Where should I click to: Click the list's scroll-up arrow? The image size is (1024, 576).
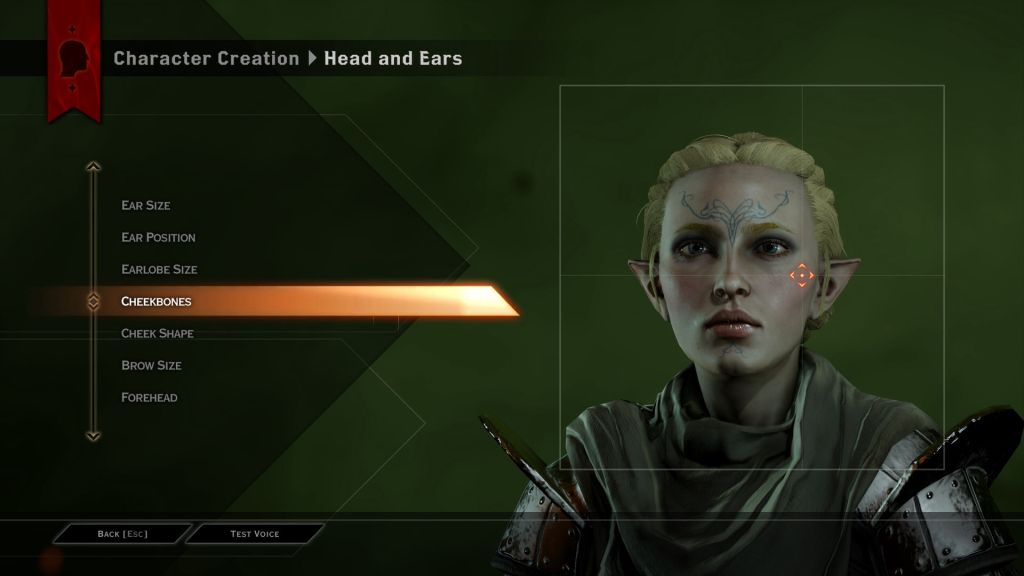tap(93, 167)
